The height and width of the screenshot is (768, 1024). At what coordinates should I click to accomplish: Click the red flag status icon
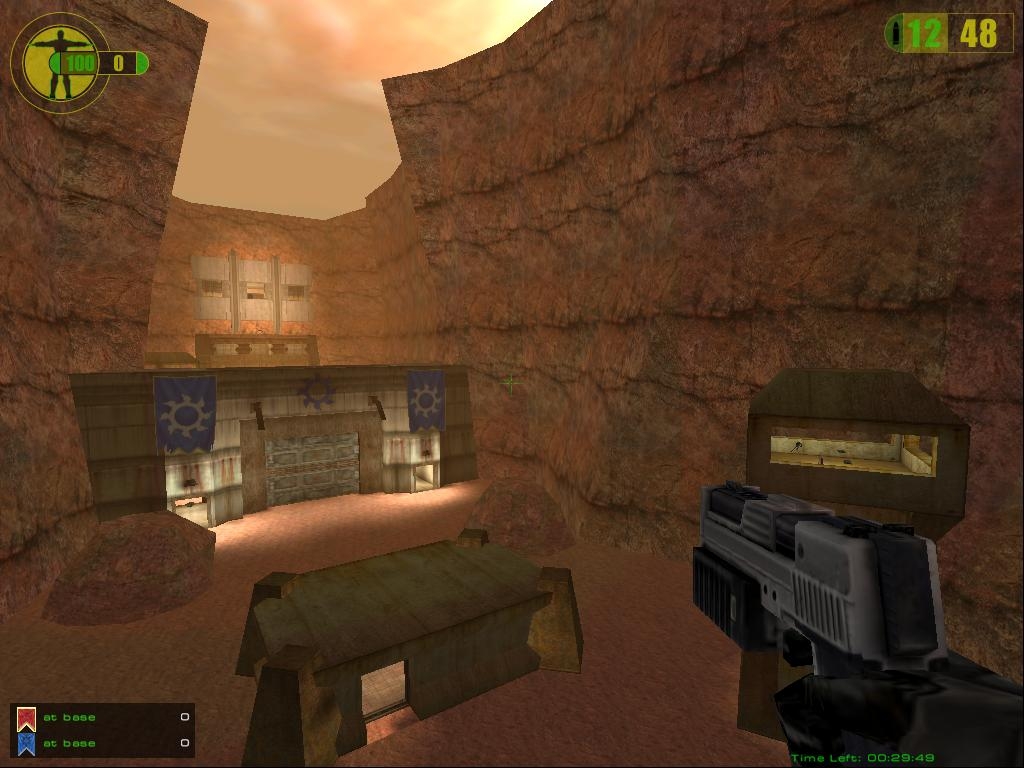26,718
